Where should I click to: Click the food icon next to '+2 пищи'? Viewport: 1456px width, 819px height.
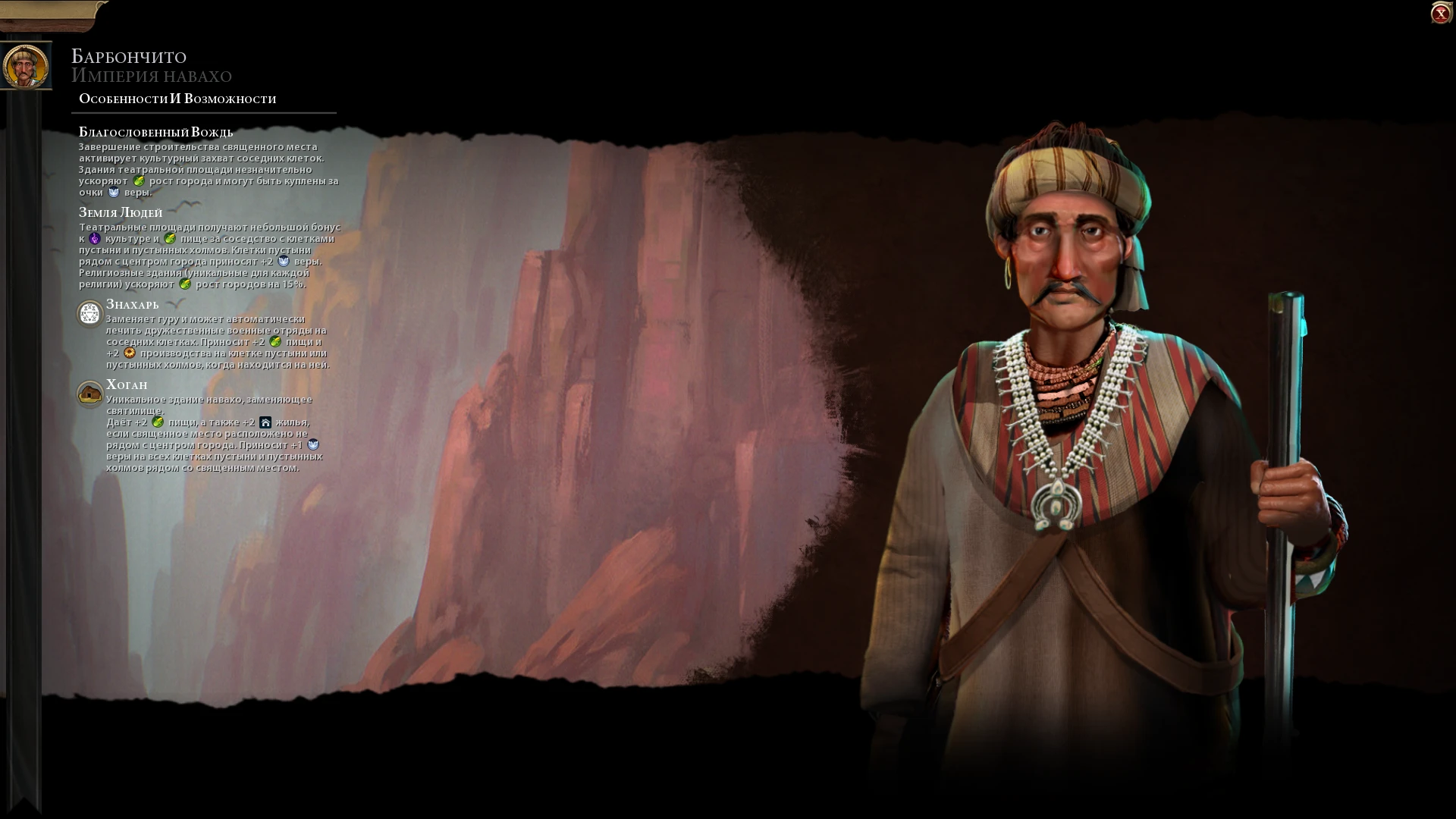[275, 343]
